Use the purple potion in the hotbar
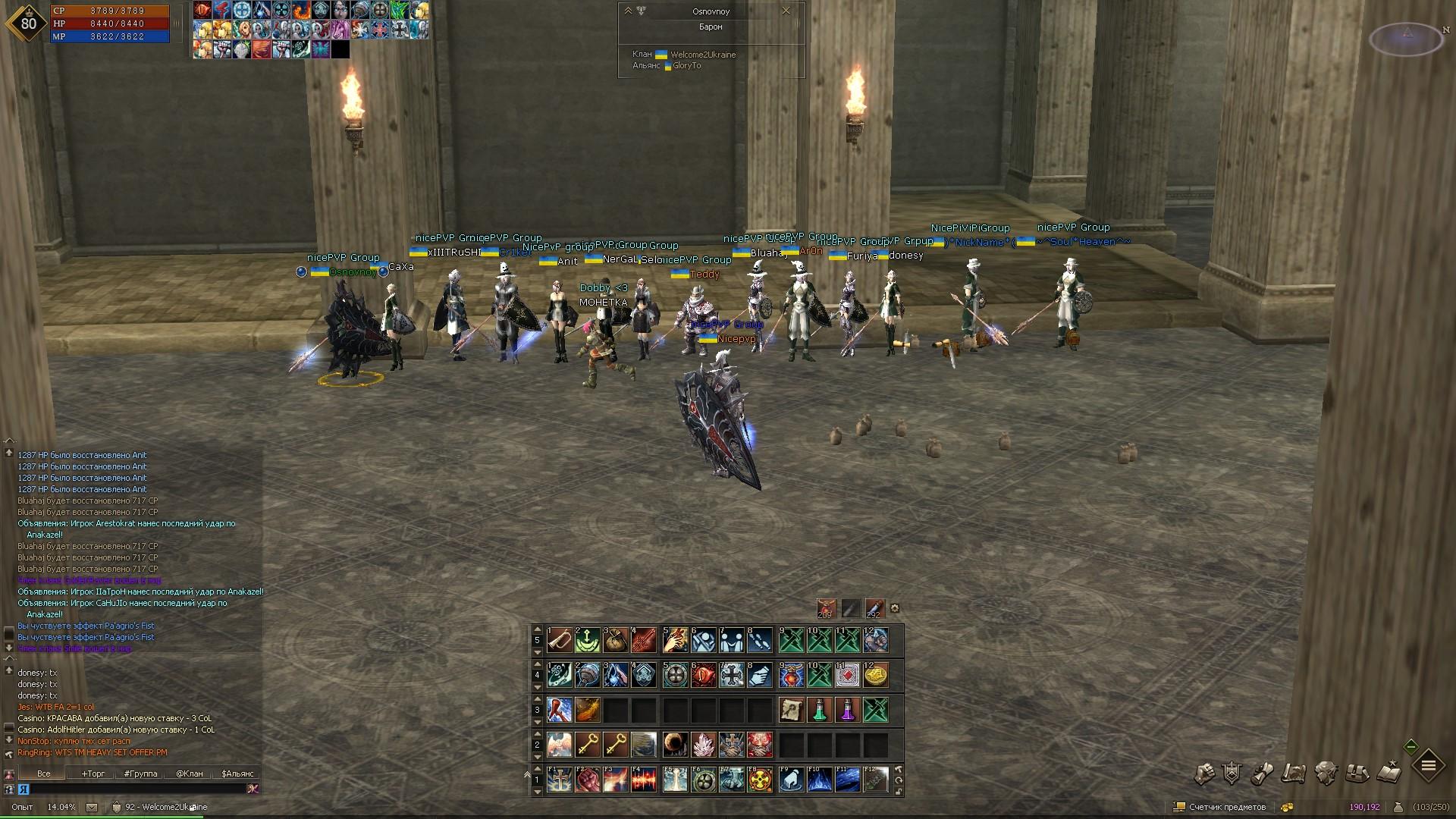The width and height of the screenshot is (1456, 819). (x=847, y=710)
